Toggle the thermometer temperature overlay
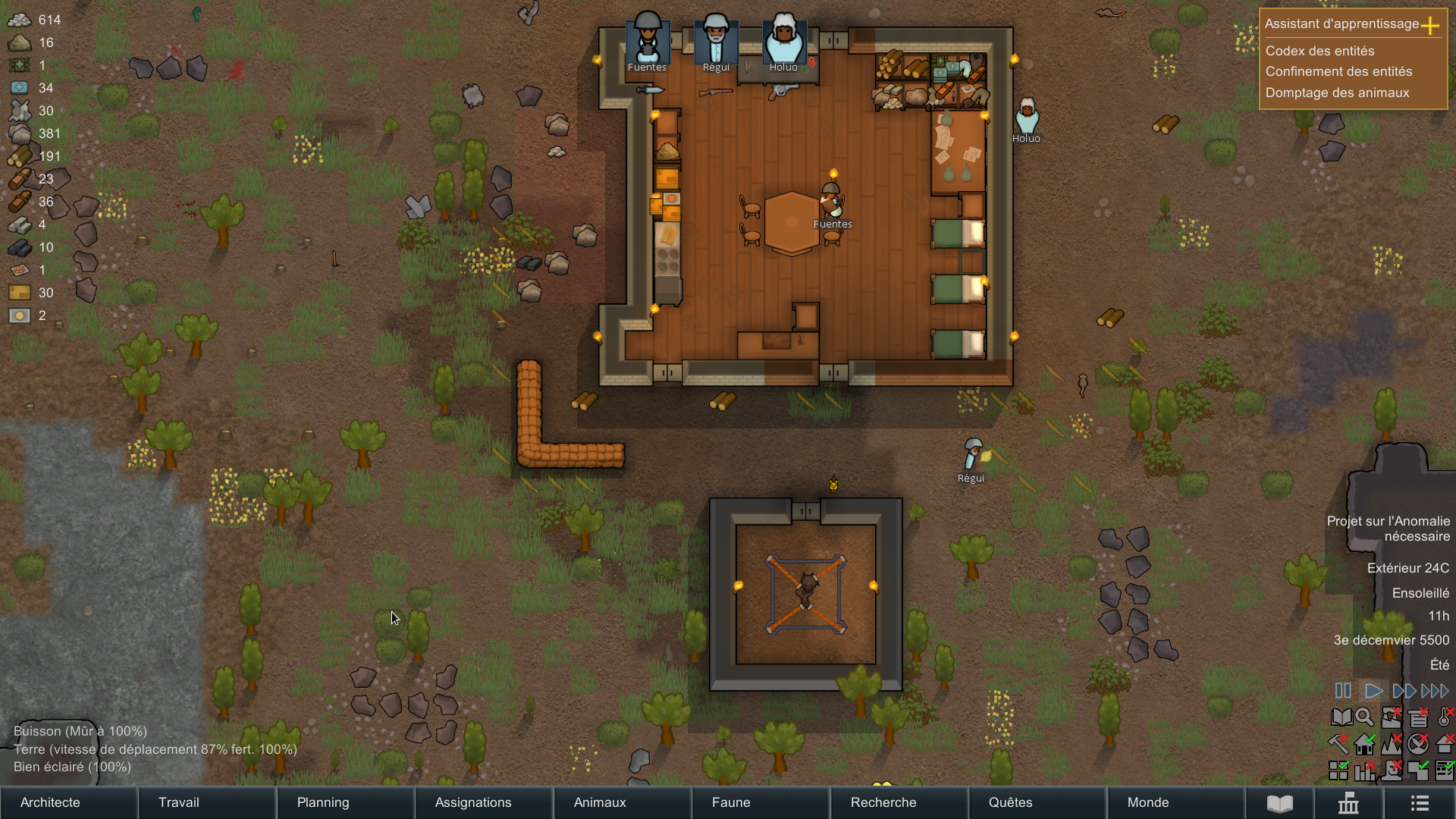Viewport: 1456px width, 819px height. [x=1445, y=717]
